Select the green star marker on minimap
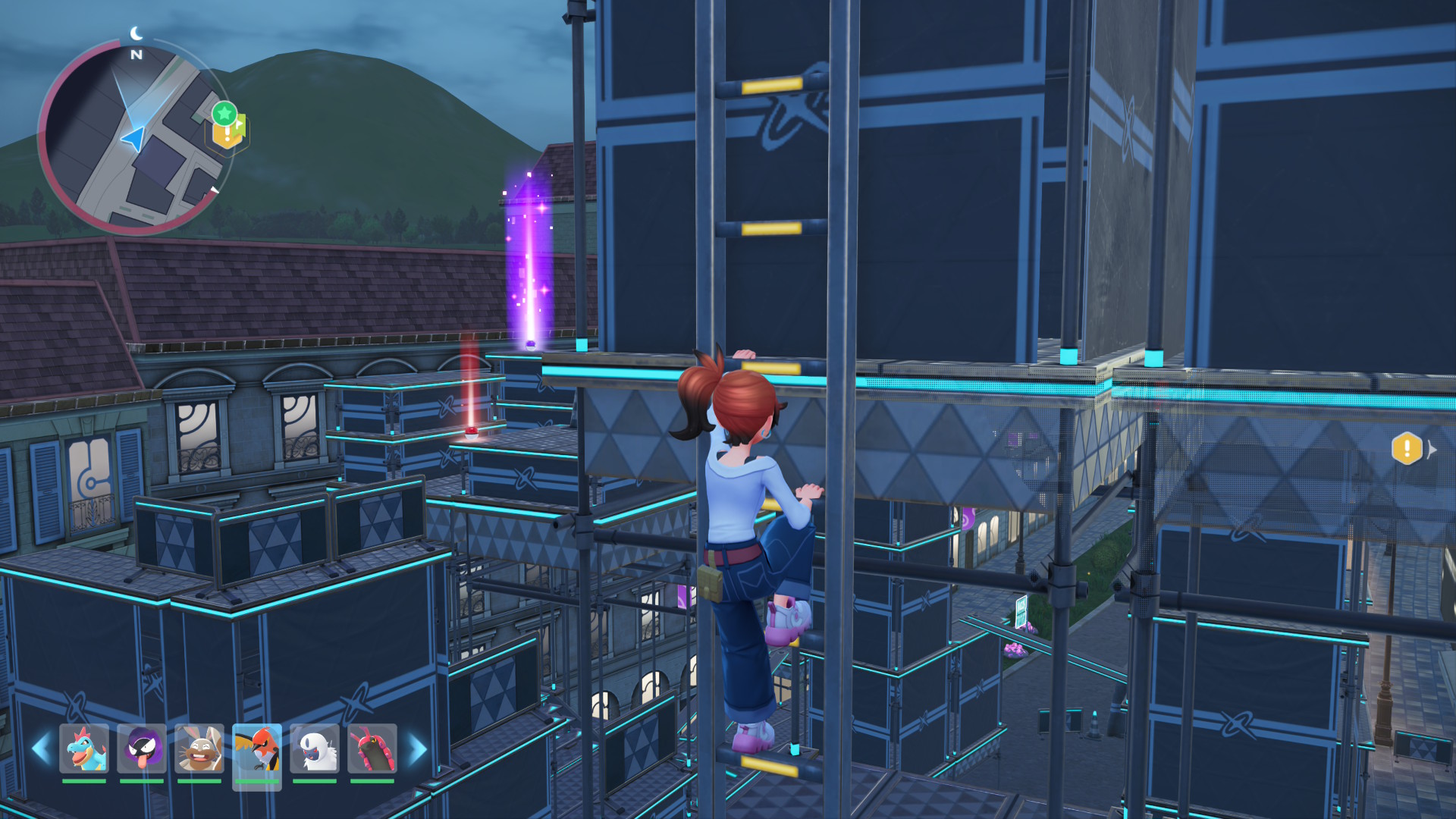 [x=224, y=114]
